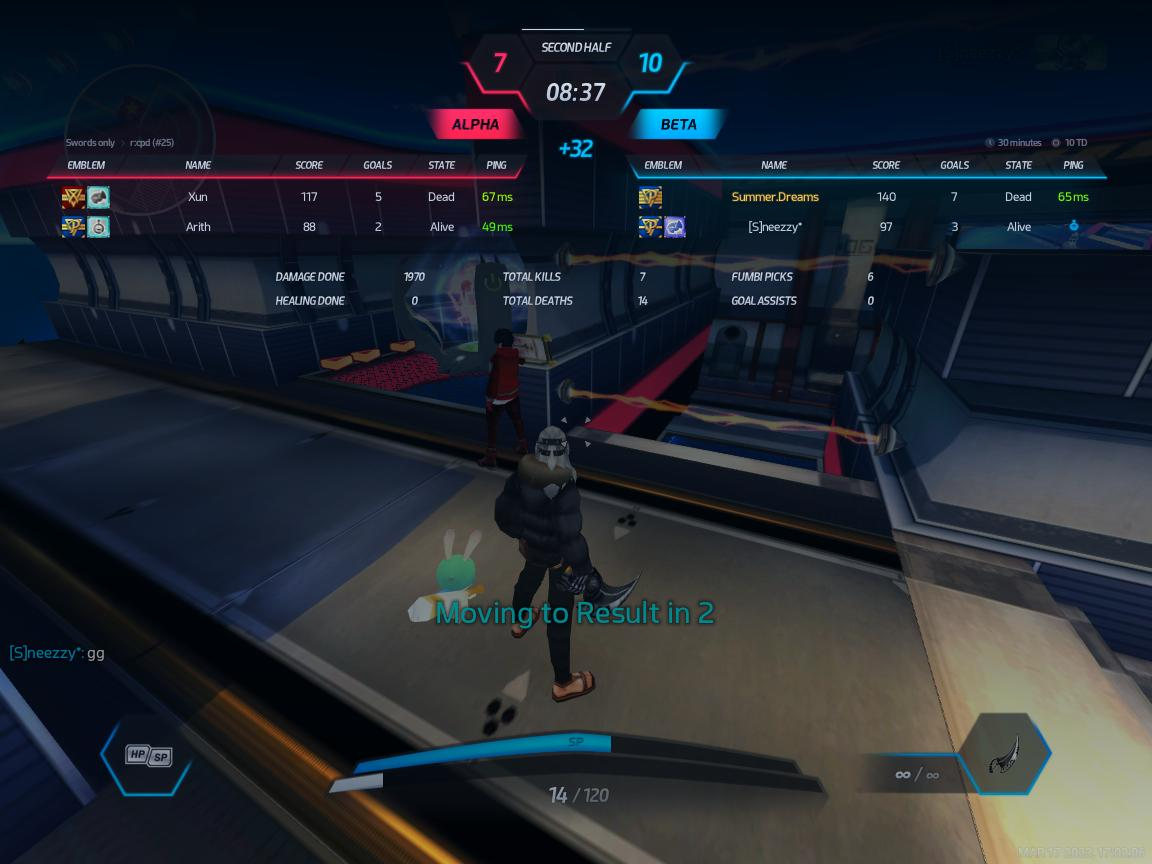Screen dimensions: 1152x864
Task: Click the ALPHA team banner
Action: pos(476,125)
